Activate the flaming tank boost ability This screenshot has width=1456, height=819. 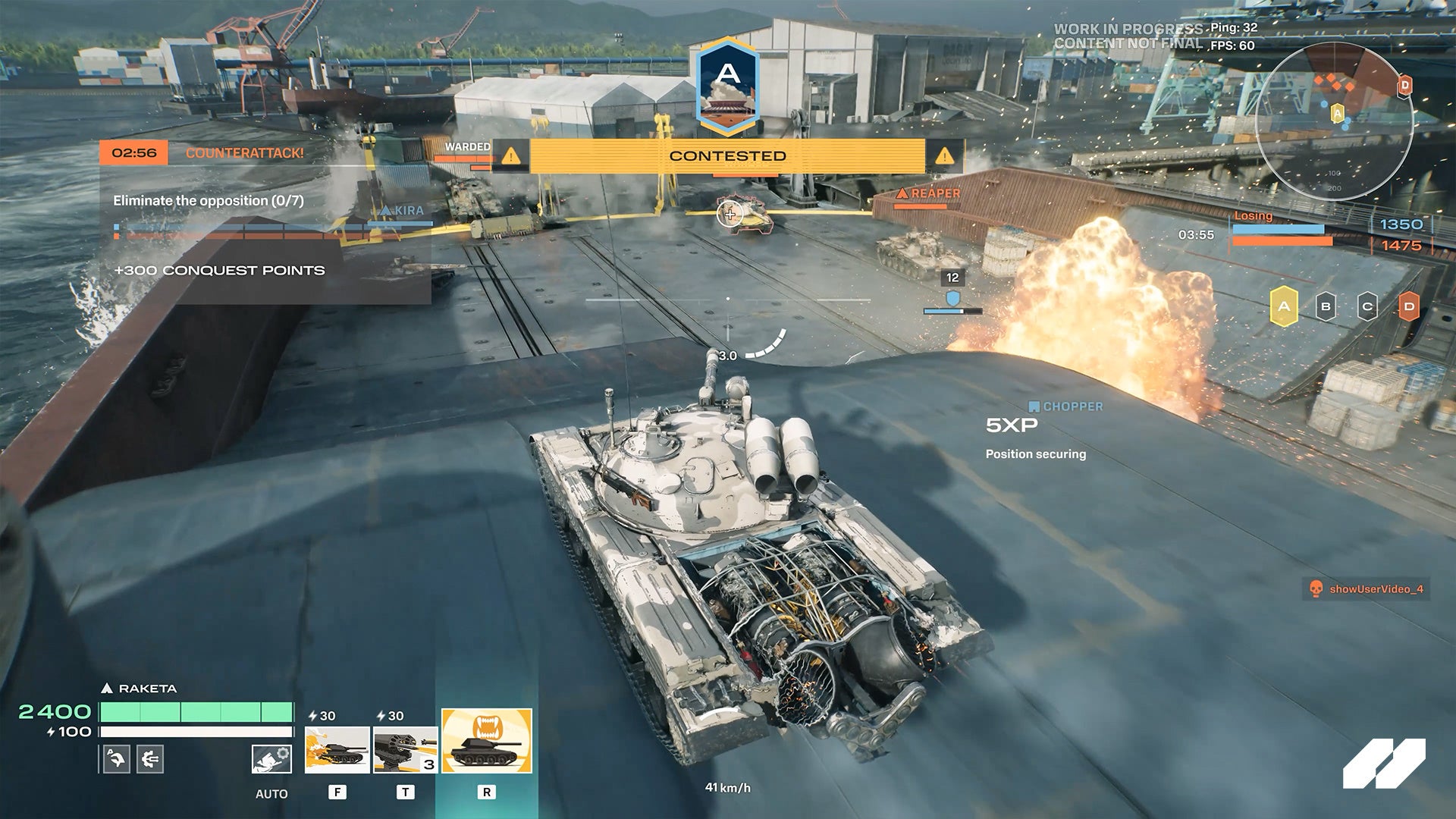337,749
